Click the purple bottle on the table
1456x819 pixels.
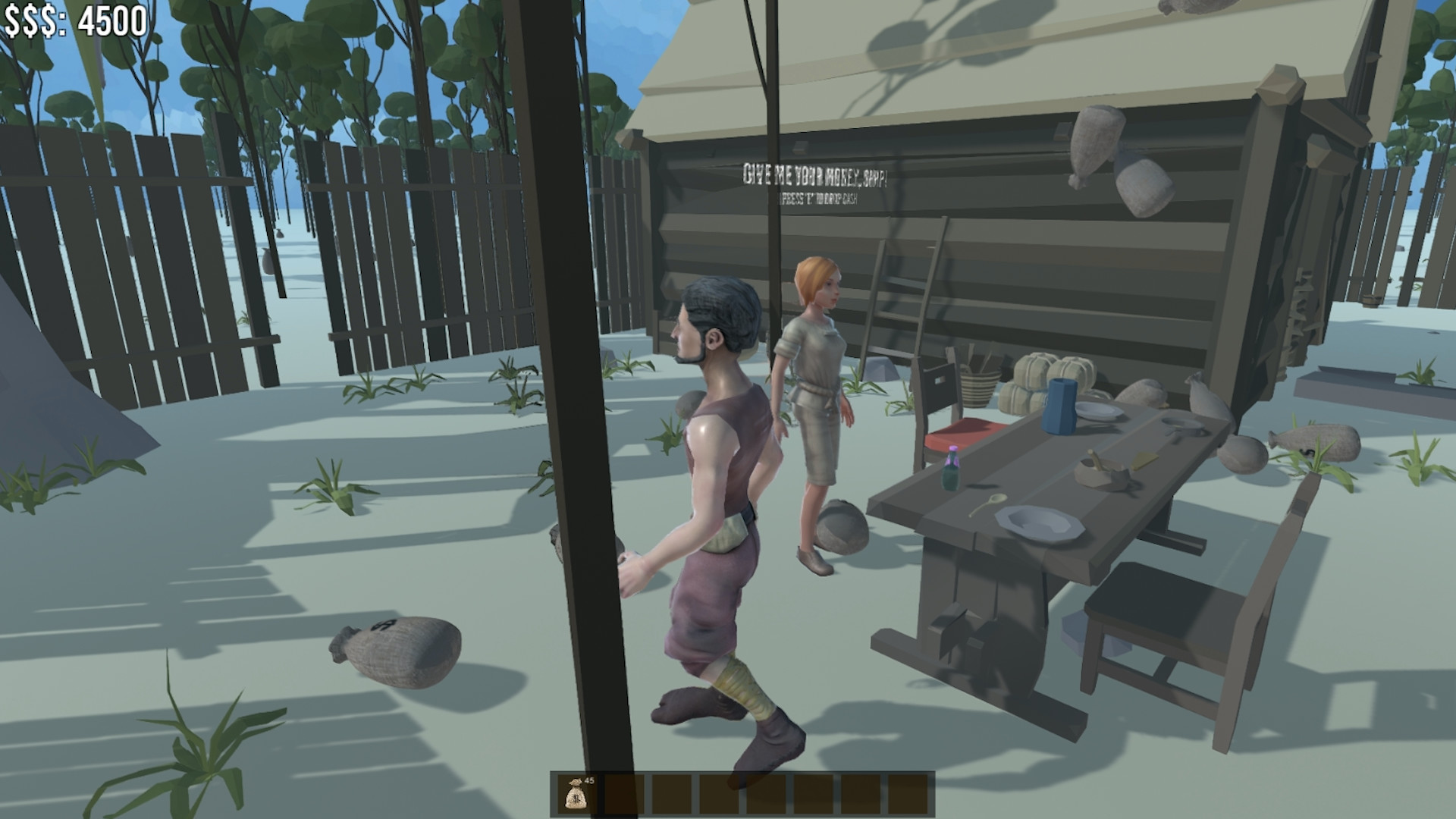952,470
